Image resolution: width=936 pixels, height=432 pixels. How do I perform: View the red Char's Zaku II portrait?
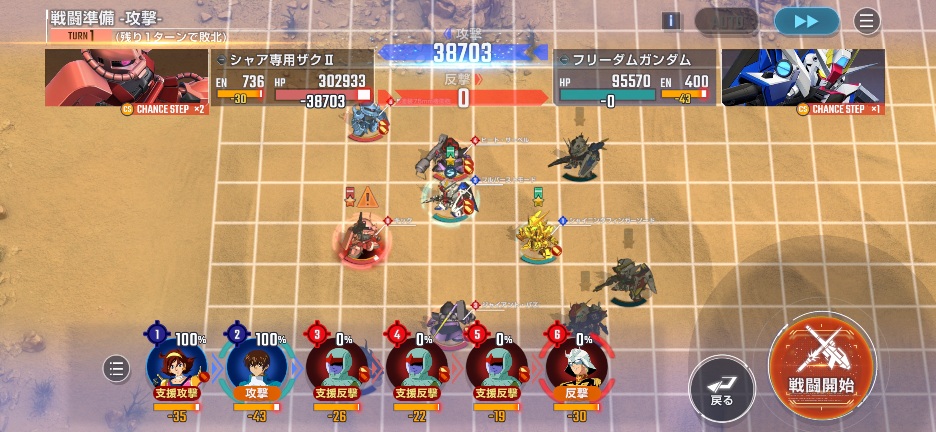[x=125, y=78]
